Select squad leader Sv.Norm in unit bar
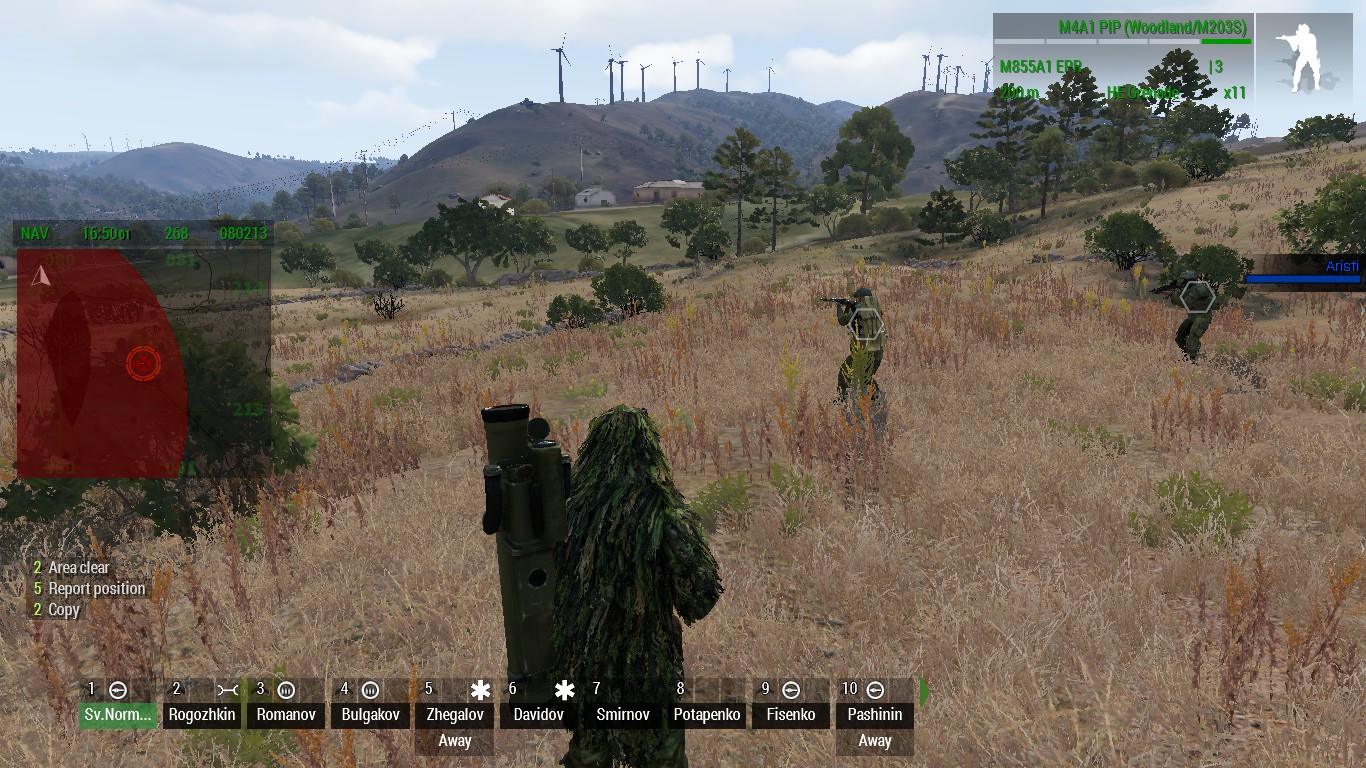1366x768 pixels. click(118, 714)
